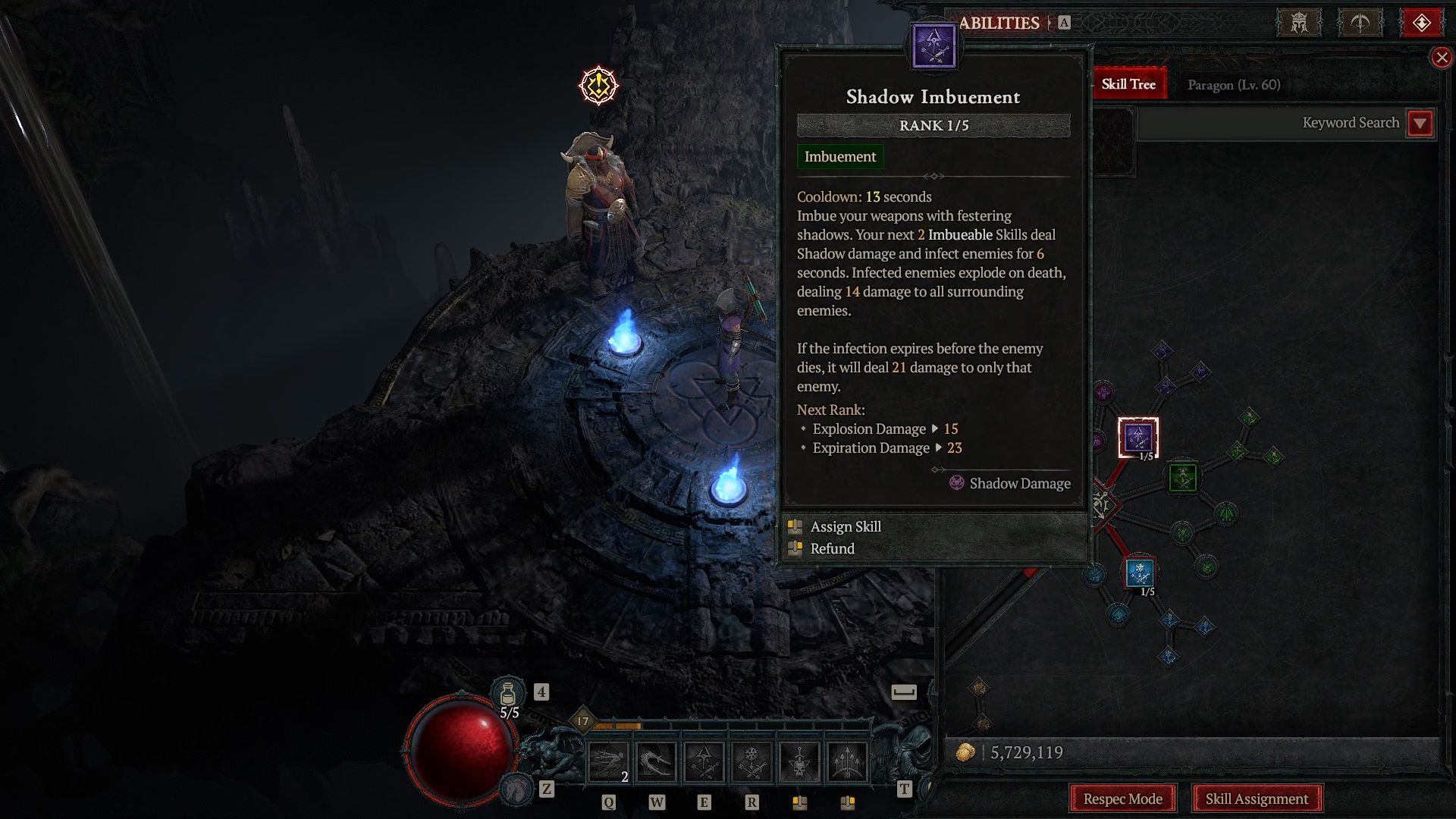Screen dimensions: 1456x819
Task: Use the health potion icon
Action: tap(508, 693)
